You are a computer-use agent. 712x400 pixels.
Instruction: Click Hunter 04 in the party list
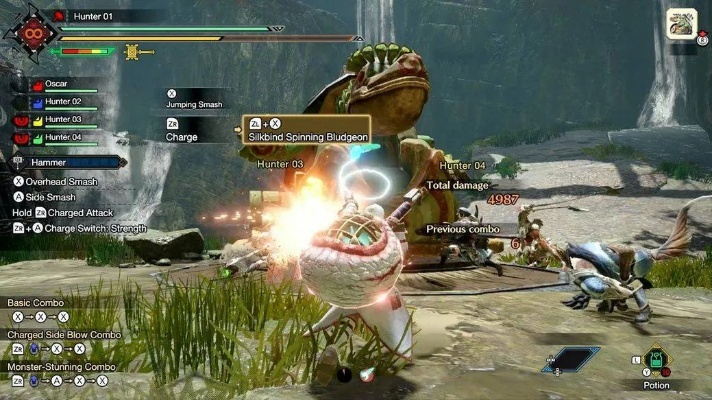(x=62, y=137)
